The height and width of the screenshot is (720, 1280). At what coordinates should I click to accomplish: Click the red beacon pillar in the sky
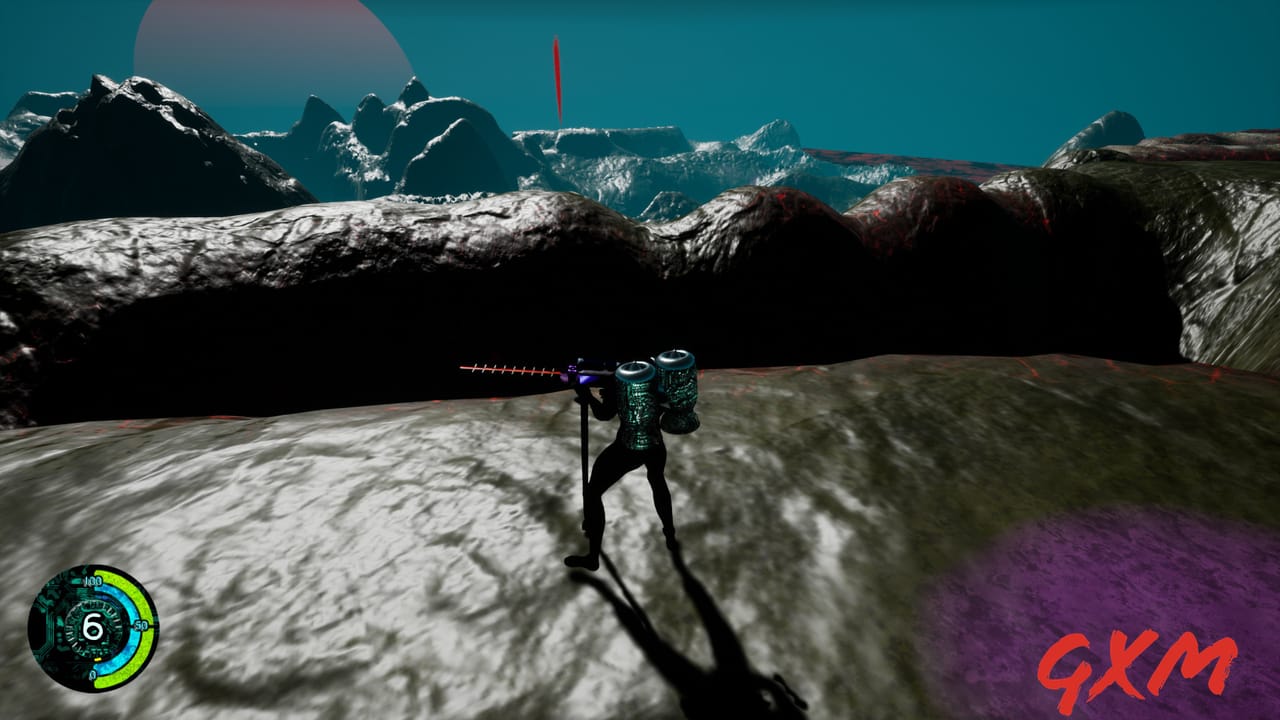click(x=556, y=80)
